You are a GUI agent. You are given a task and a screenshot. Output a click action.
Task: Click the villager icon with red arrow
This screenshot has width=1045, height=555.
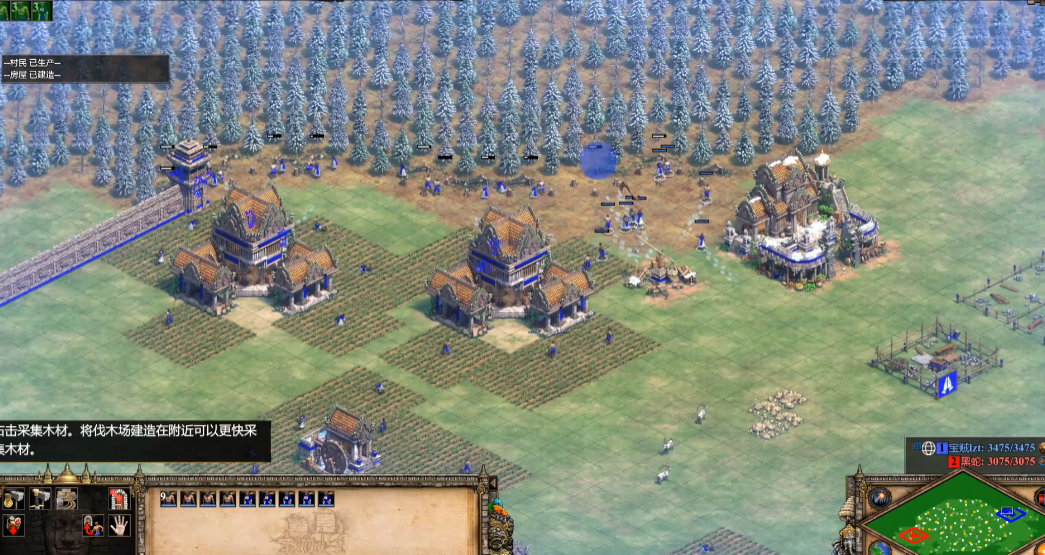click(x=92, y=524)
